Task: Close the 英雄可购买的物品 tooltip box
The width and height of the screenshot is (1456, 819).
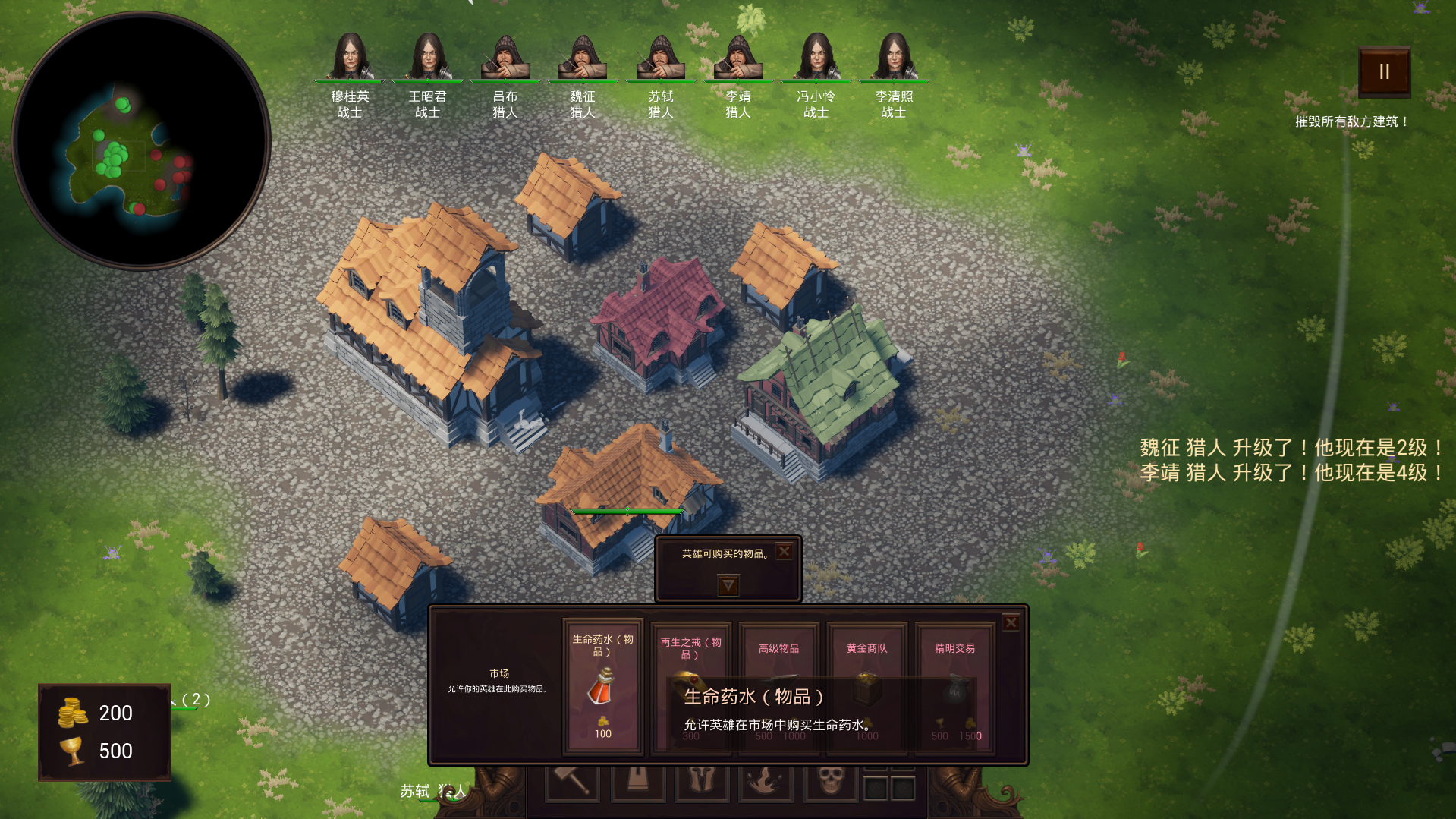Action: point(785,552)
